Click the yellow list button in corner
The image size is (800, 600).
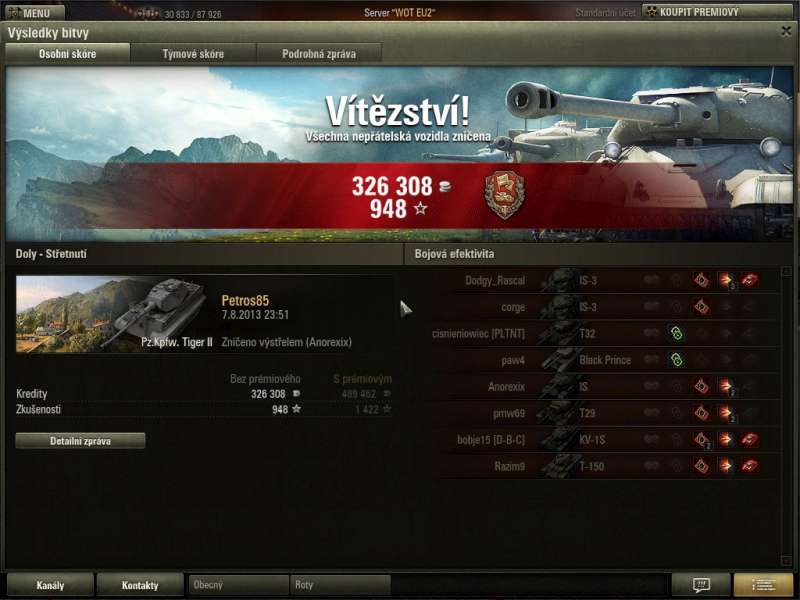[x=763, y=585]
